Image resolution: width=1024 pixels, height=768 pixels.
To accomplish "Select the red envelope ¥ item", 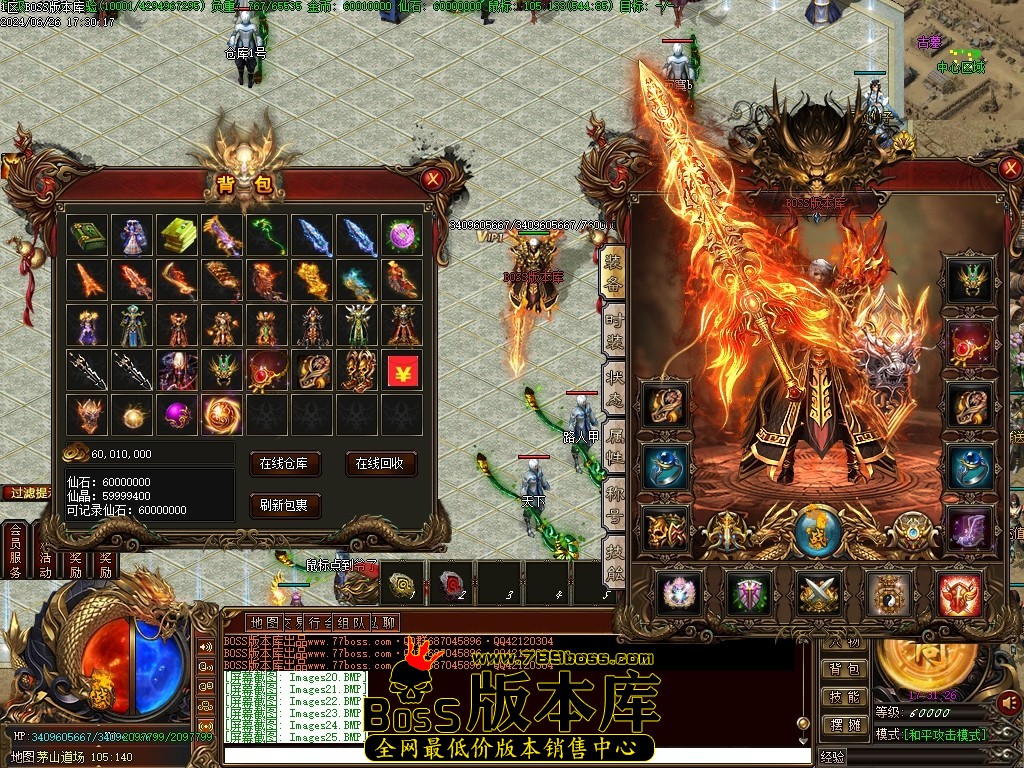I will 403,370.
